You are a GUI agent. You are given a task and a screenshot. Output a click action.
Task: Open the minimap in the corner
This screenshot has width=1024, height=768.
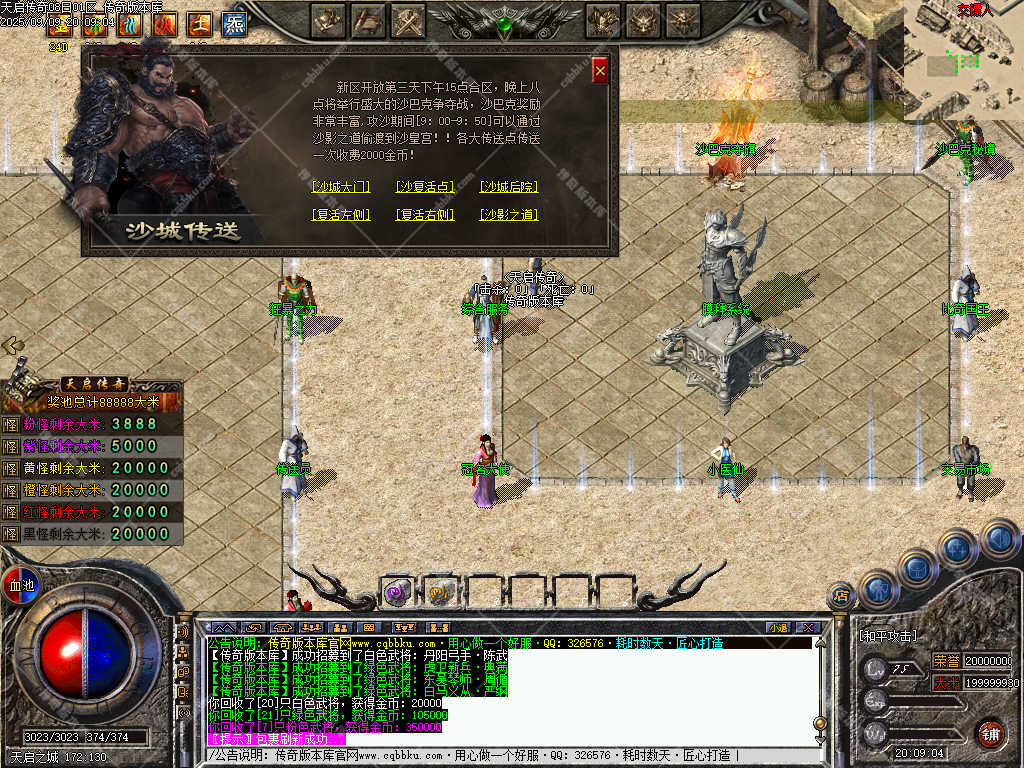[x=964, y=60]
